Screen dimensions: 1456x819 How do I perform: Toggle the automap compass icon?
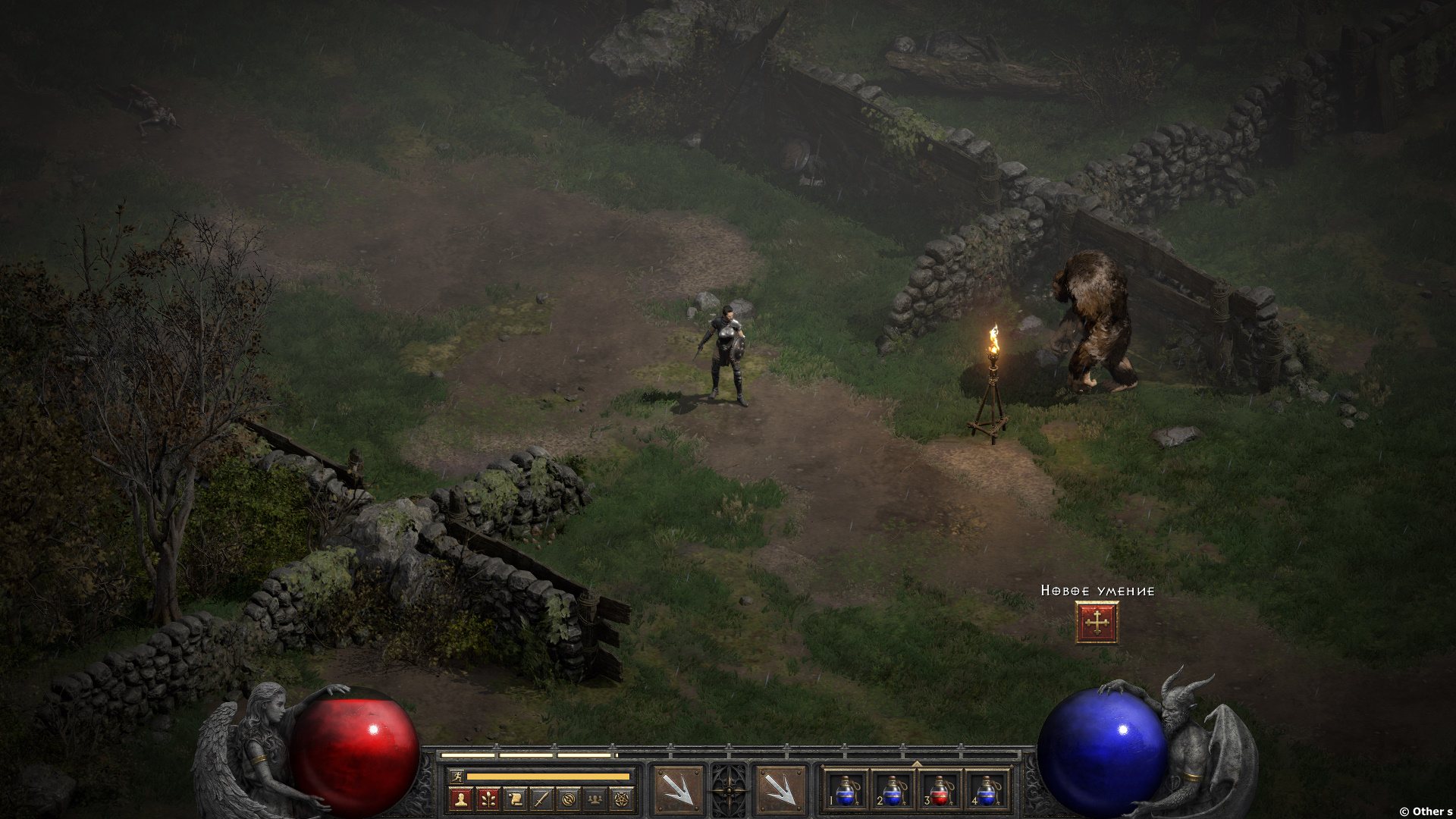tap(569, 799)
